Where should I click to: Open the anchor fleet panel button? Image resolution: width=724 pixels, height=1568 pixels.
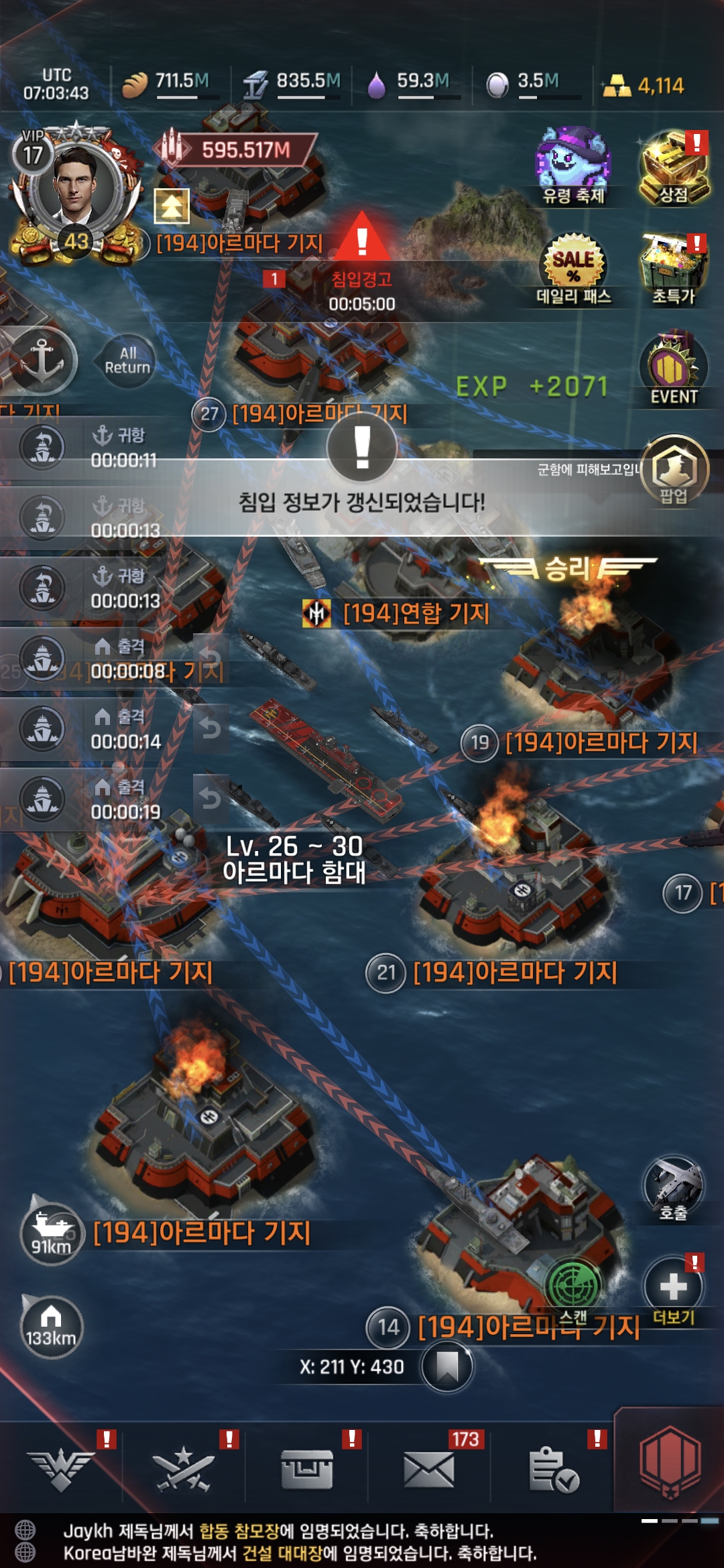(42, 361)
